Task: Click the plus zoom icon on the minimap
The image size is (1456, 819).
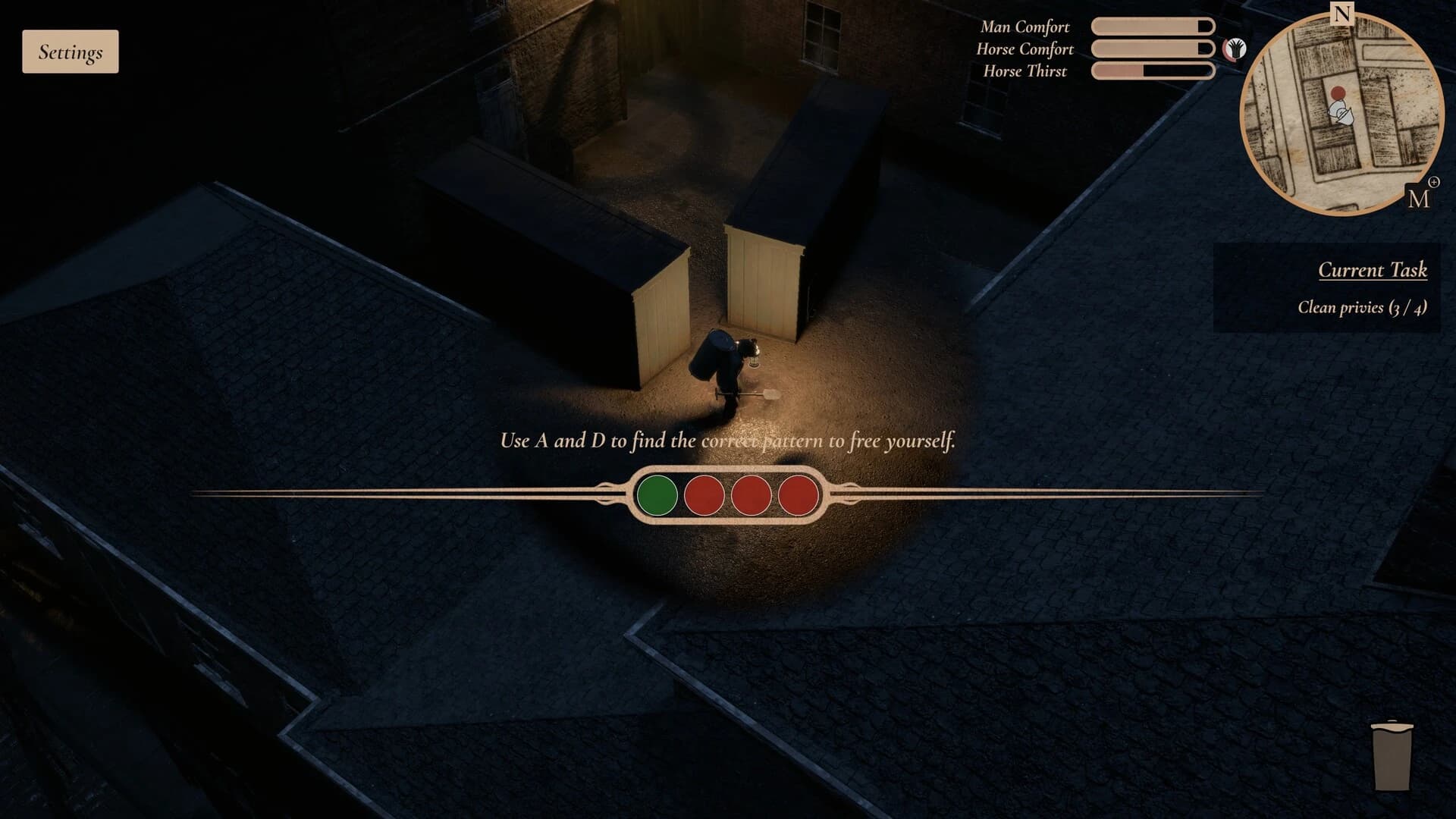Action: 1434,181
